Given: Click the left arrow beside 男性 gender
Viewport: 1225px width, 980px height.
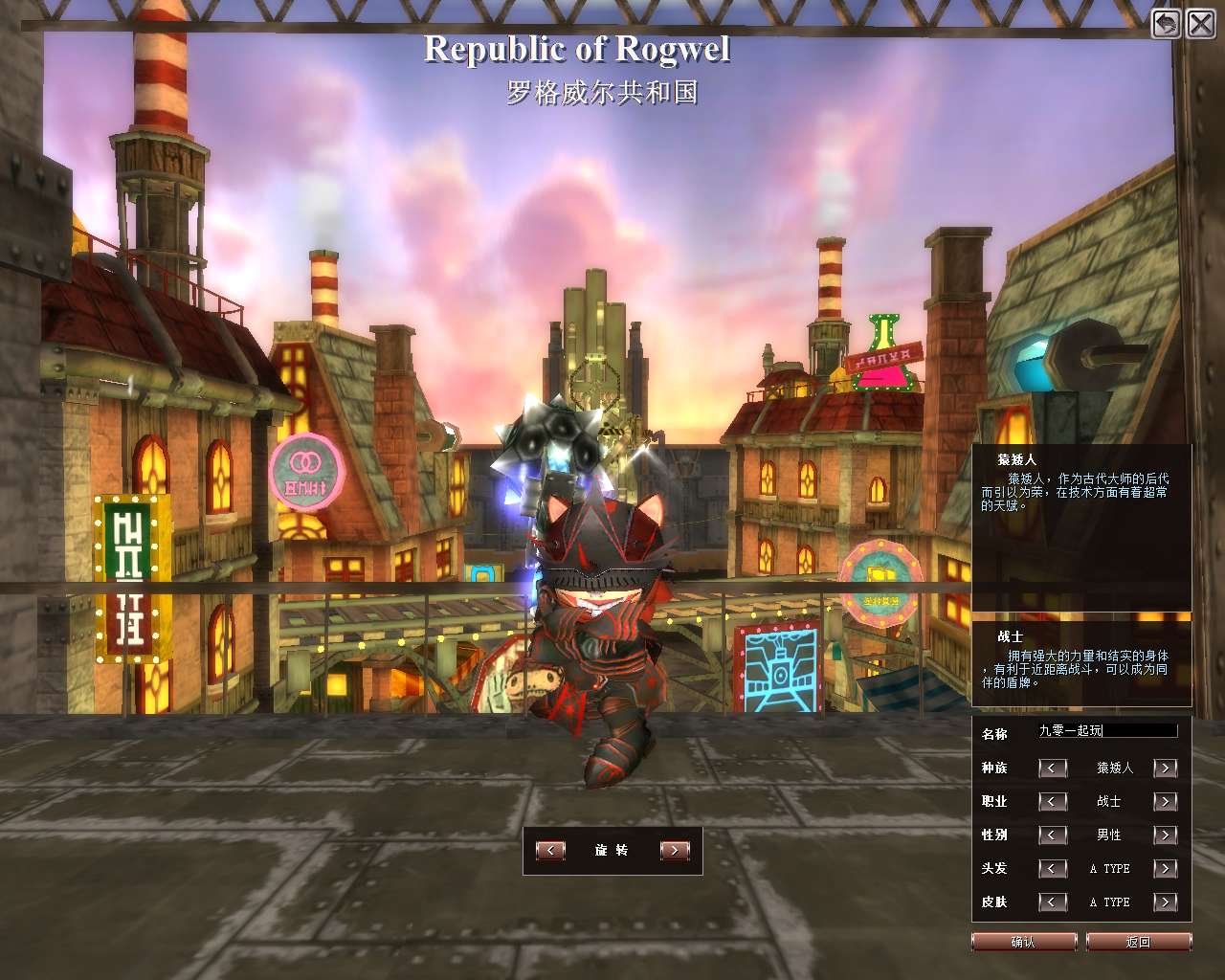Looking at the screenshot, I should coord(1053,835).
